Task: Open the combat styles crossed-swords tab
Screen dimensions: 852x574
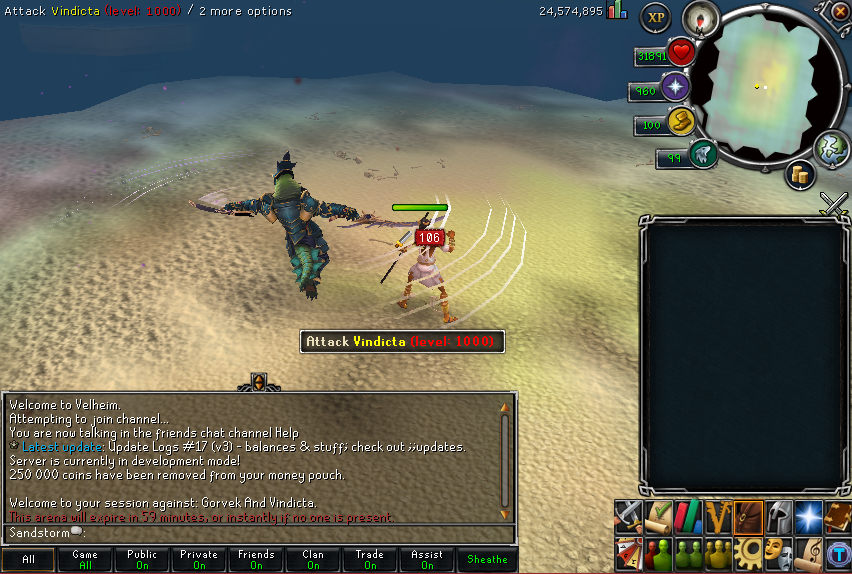Action: point(627,517)
